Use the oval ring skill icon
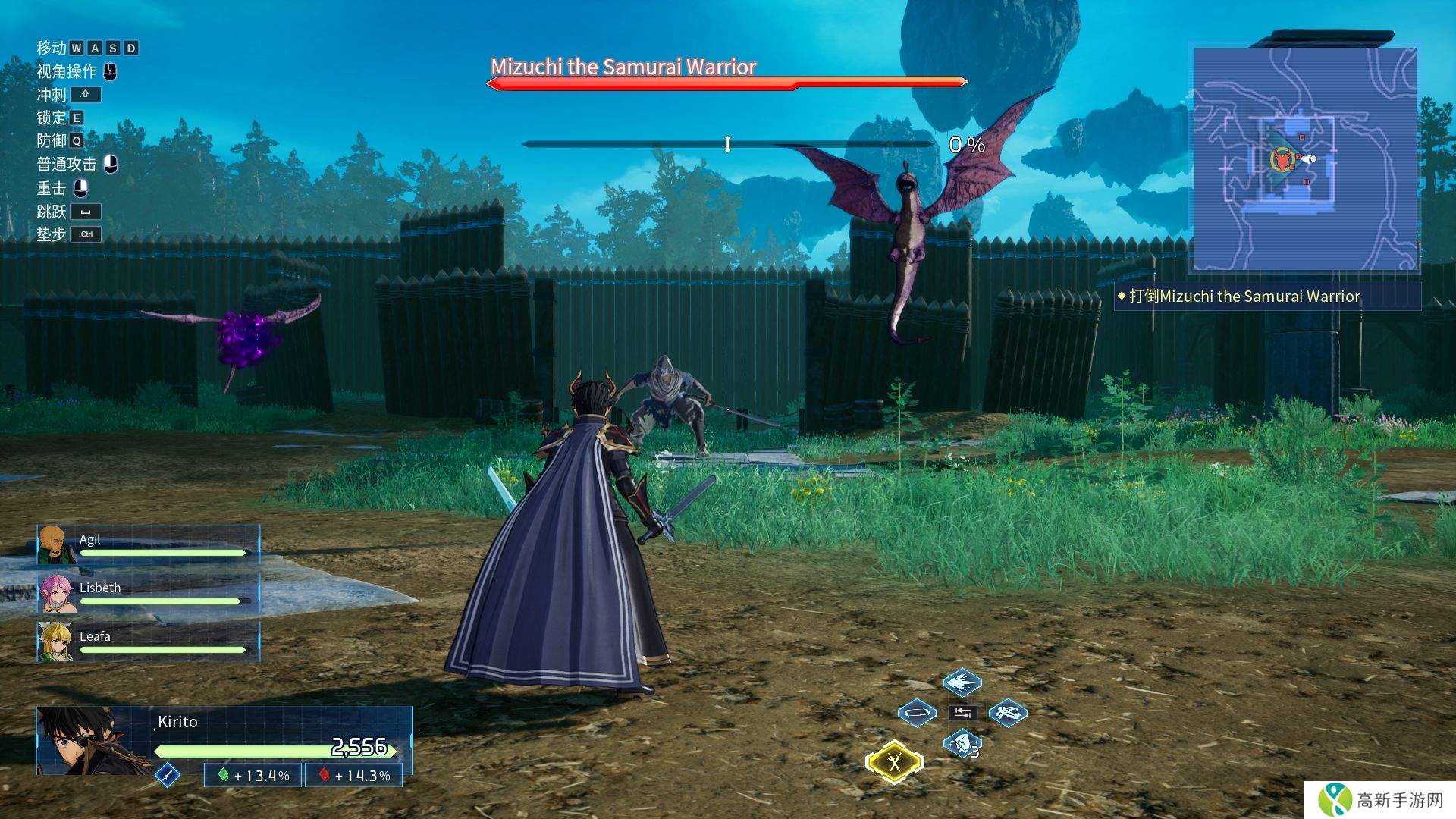 coord(917,713)
